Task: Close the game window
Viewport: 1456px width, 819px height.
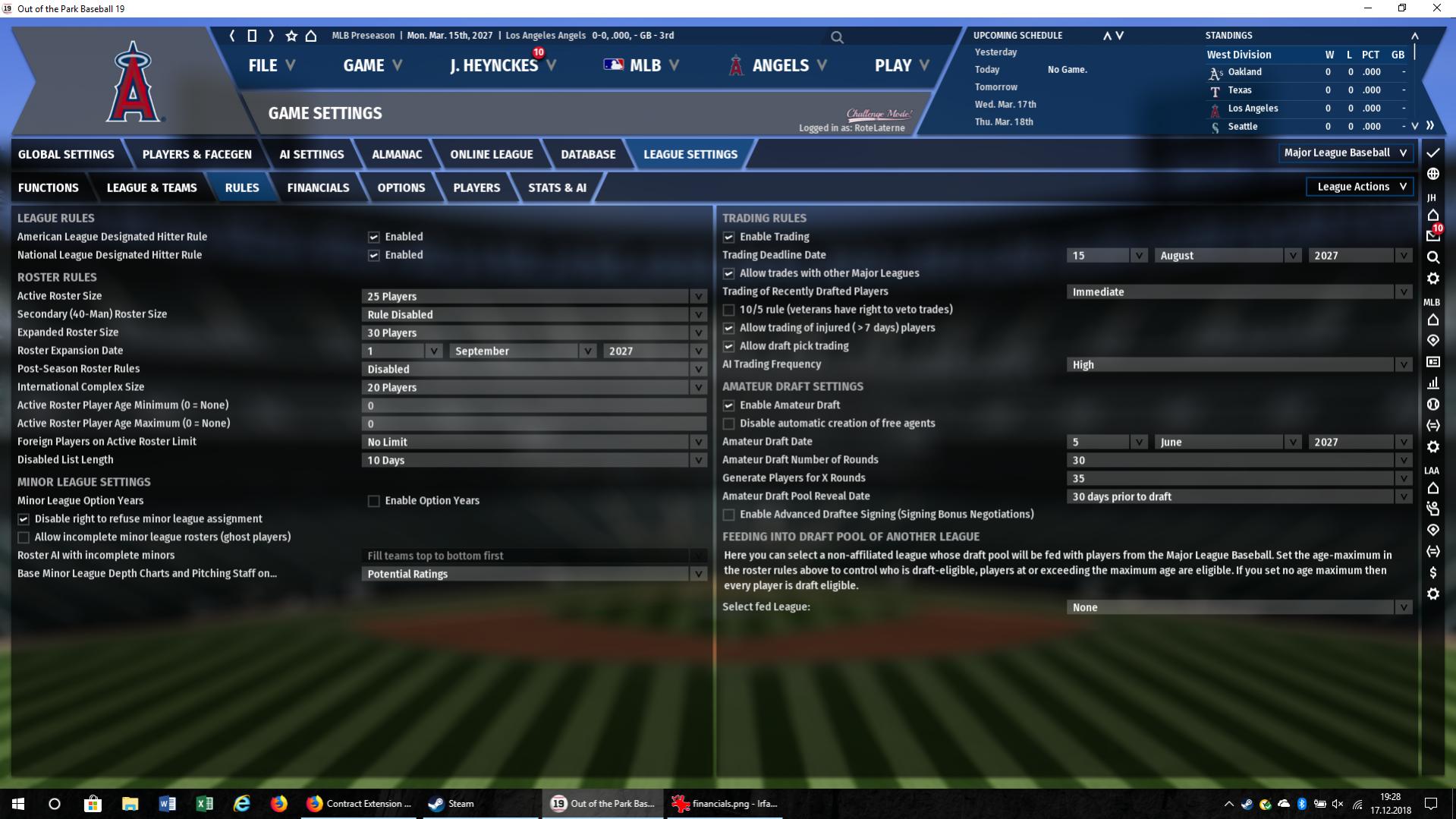Action: [x=1436, y=8]
